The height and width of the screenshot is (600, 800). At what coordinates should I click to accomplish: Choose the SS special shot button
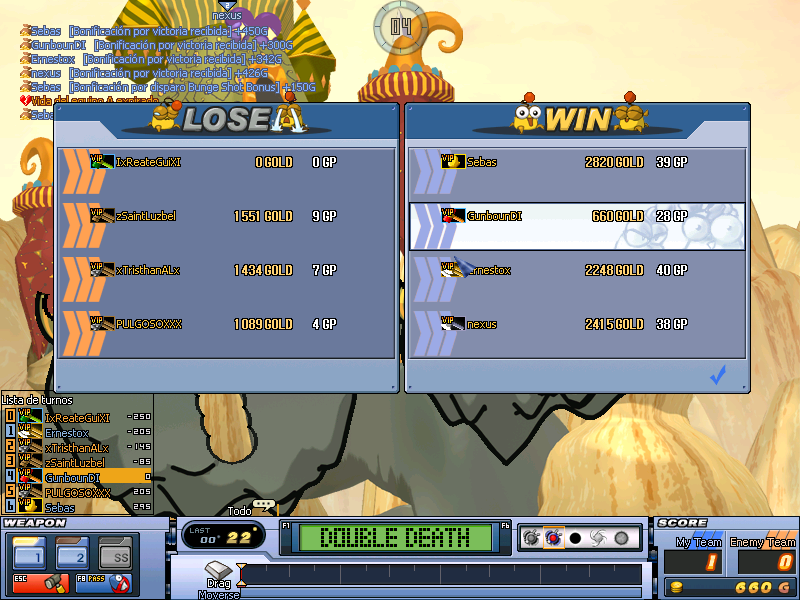[x=115, y=553]
